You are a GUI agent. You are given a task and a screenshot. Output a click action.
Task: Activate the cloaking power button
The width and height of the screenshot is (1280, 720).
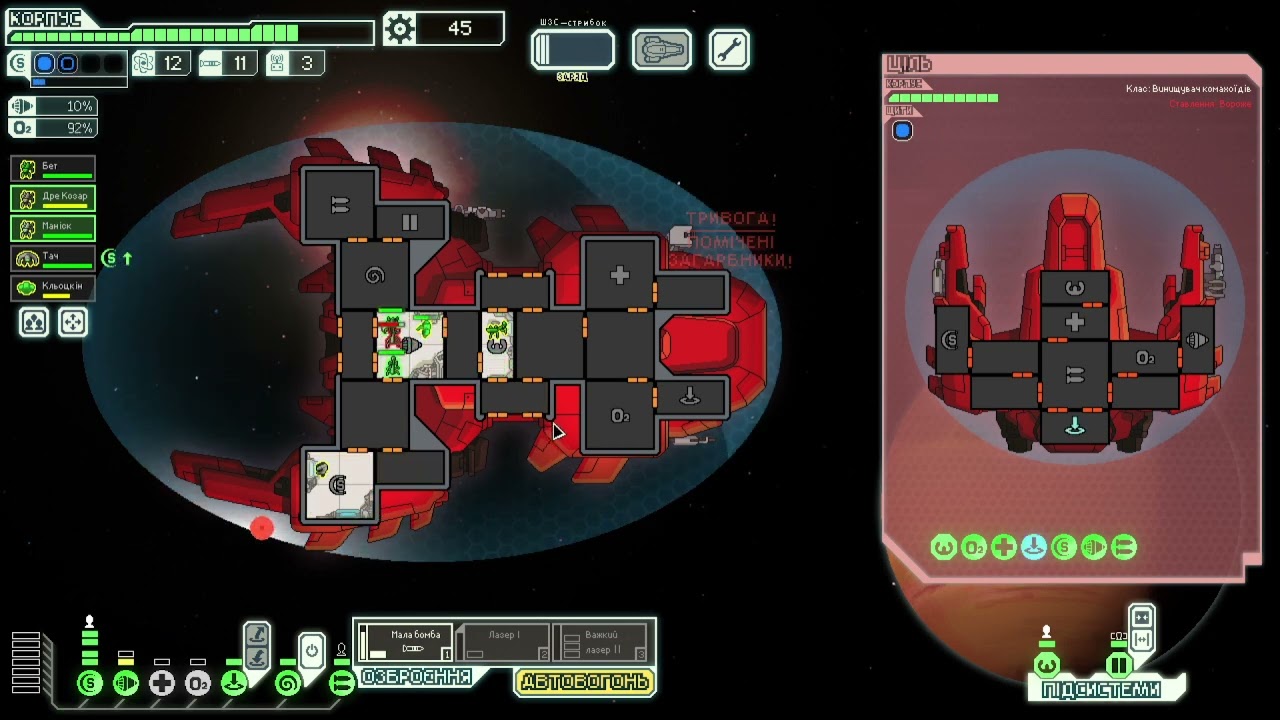[311, 652]
